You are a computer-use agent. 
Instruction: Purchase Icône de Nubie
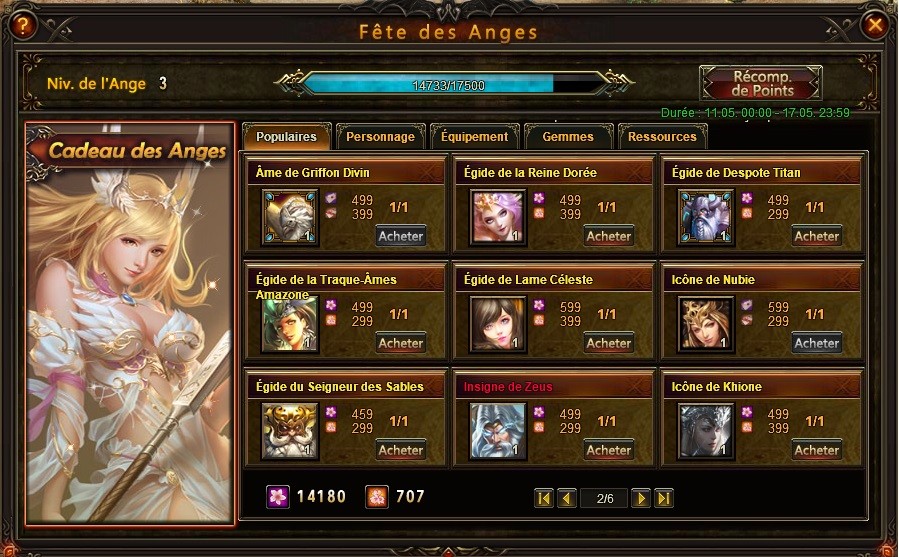tap(816, 343)
